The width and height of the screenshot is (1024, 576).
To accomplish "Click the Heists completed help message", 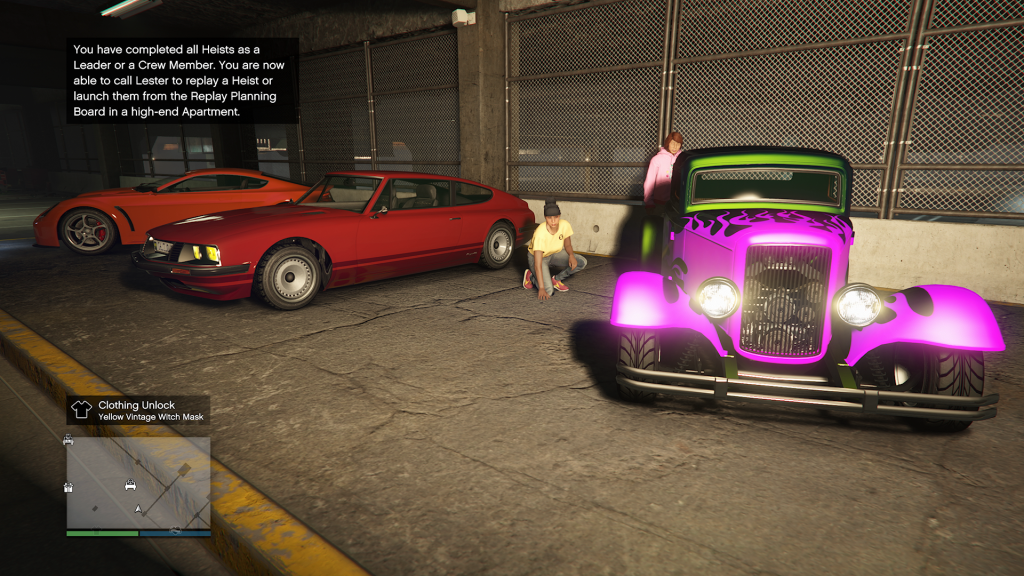I will coord(183,80).
